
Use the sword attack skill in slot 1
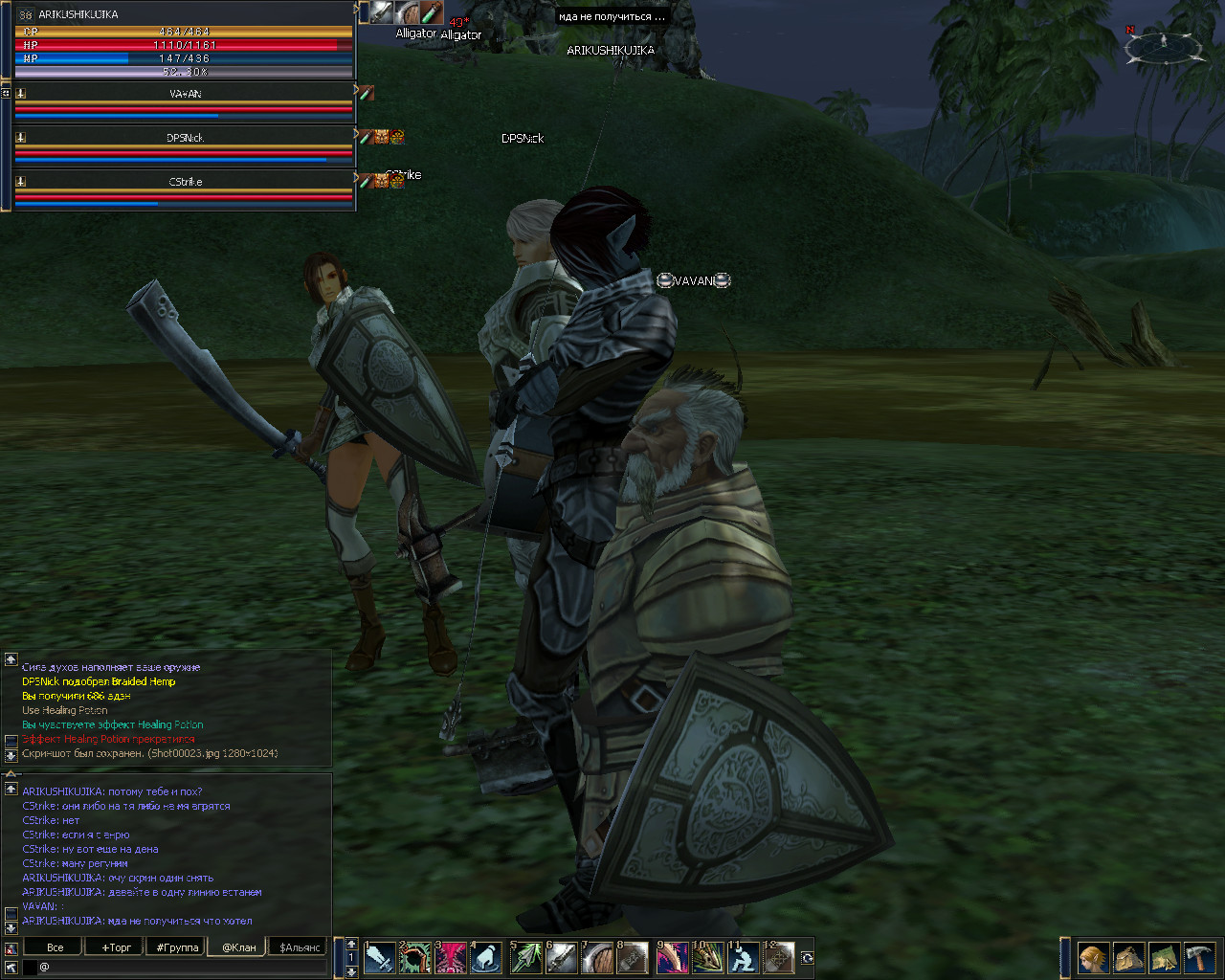(x=380, y=957)
